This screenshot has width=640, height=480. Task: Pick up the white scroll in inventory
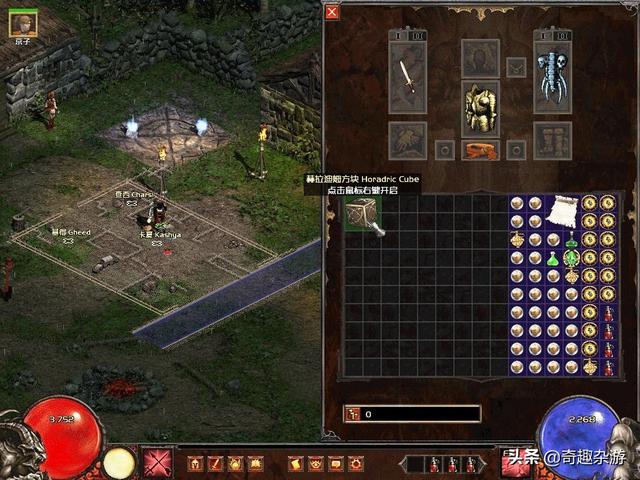(562, 212)
